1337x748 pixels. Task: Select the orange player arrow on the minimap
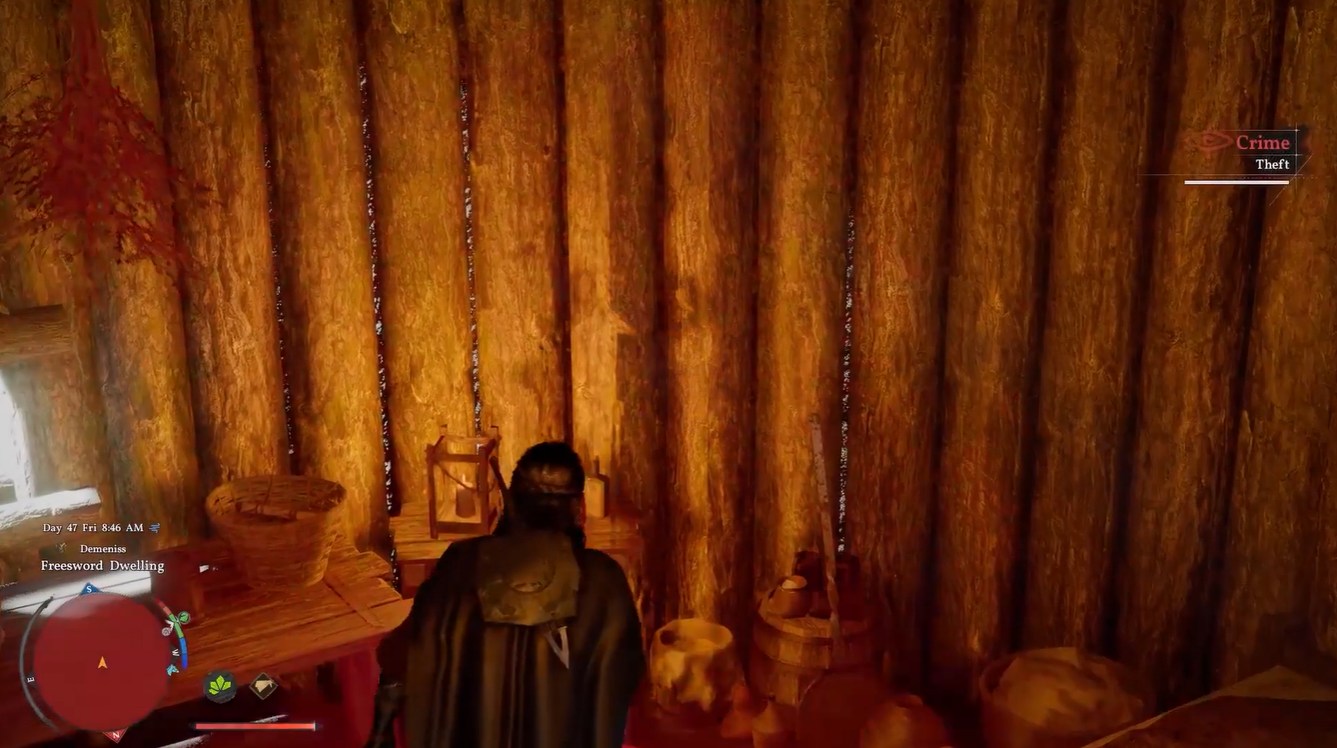[x=101, y=663]
